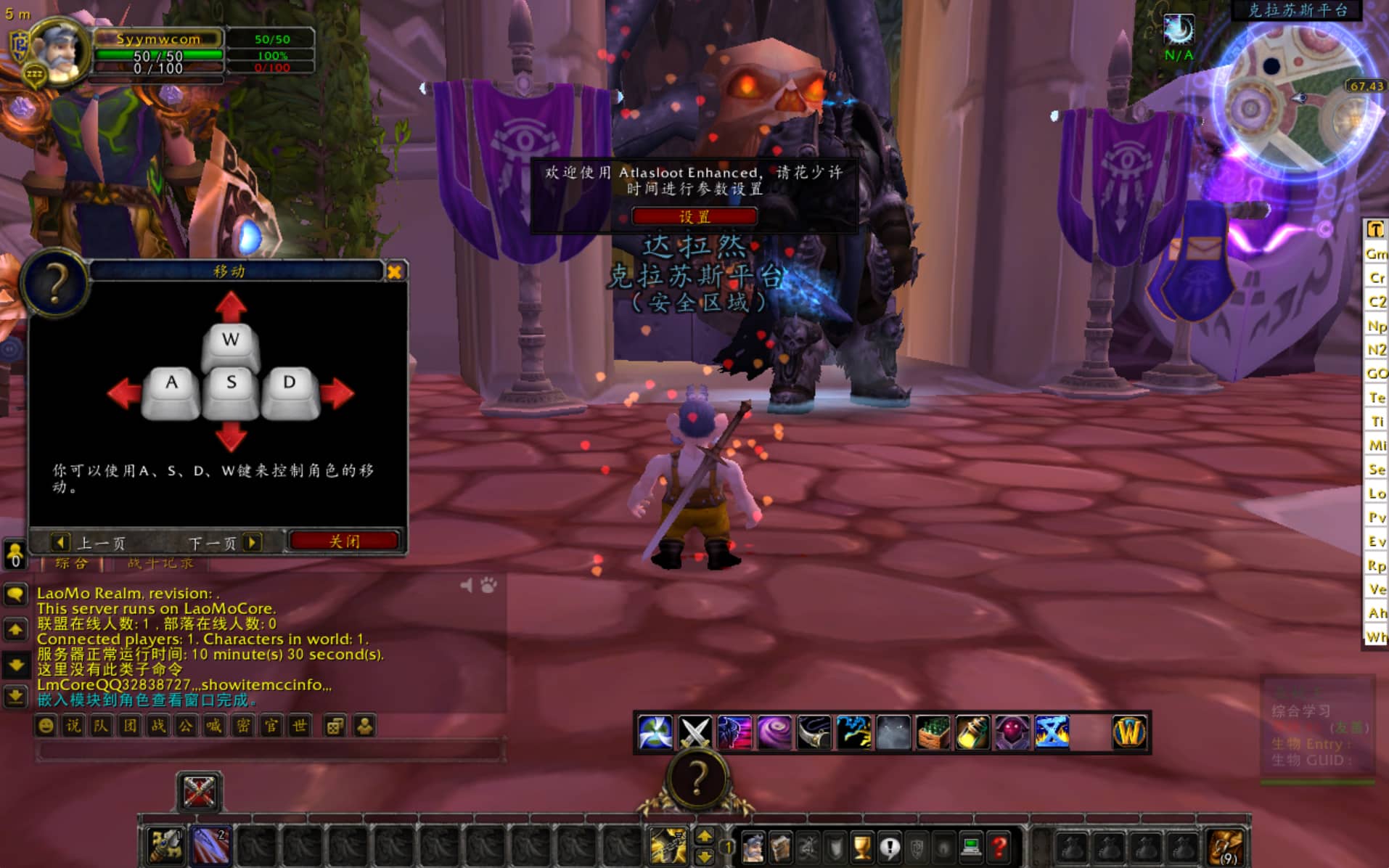Close the movement tutorial with the X

[394, 271]
